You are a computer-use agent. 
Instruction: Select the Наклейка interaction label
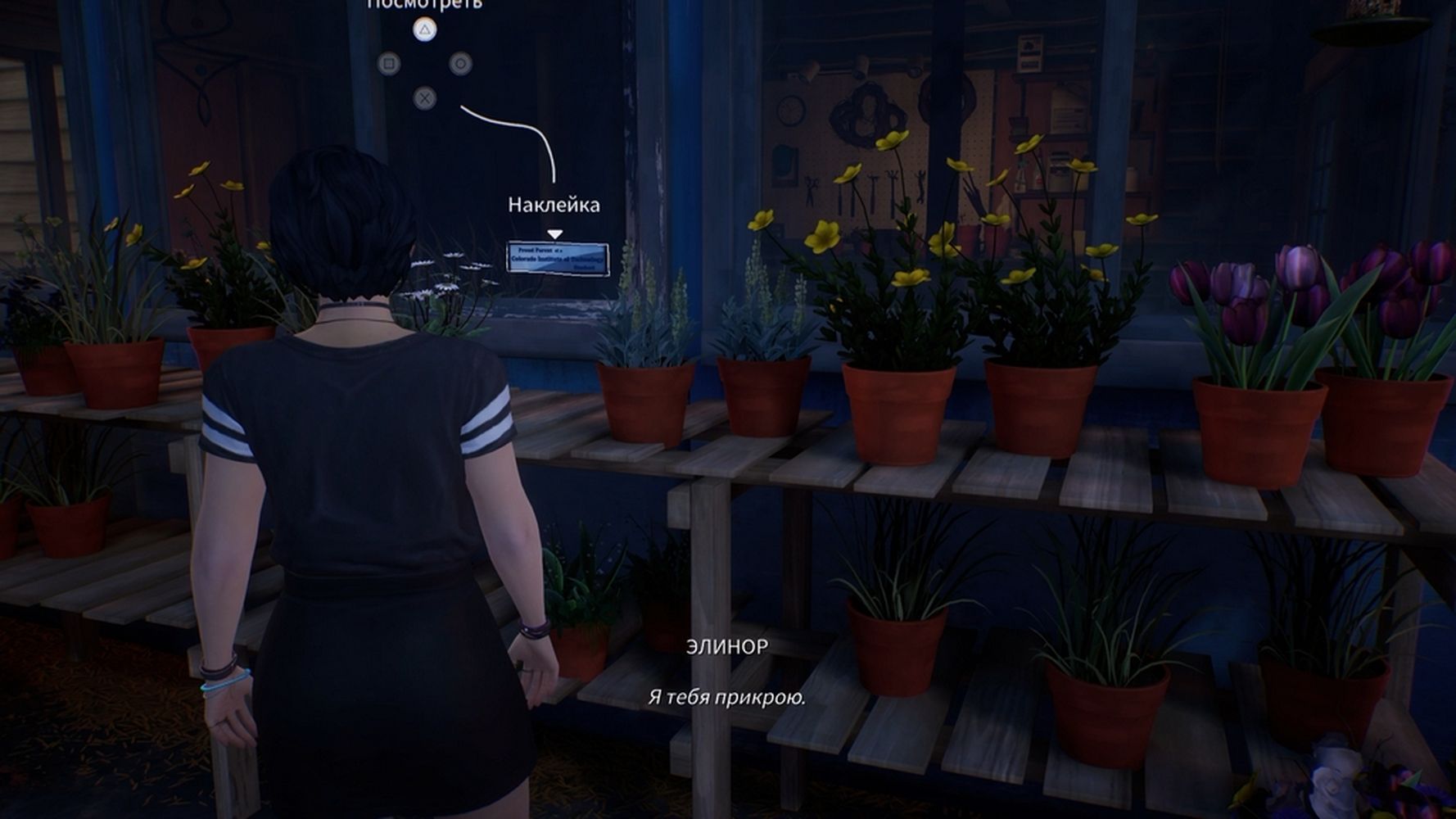pos(554,205)
